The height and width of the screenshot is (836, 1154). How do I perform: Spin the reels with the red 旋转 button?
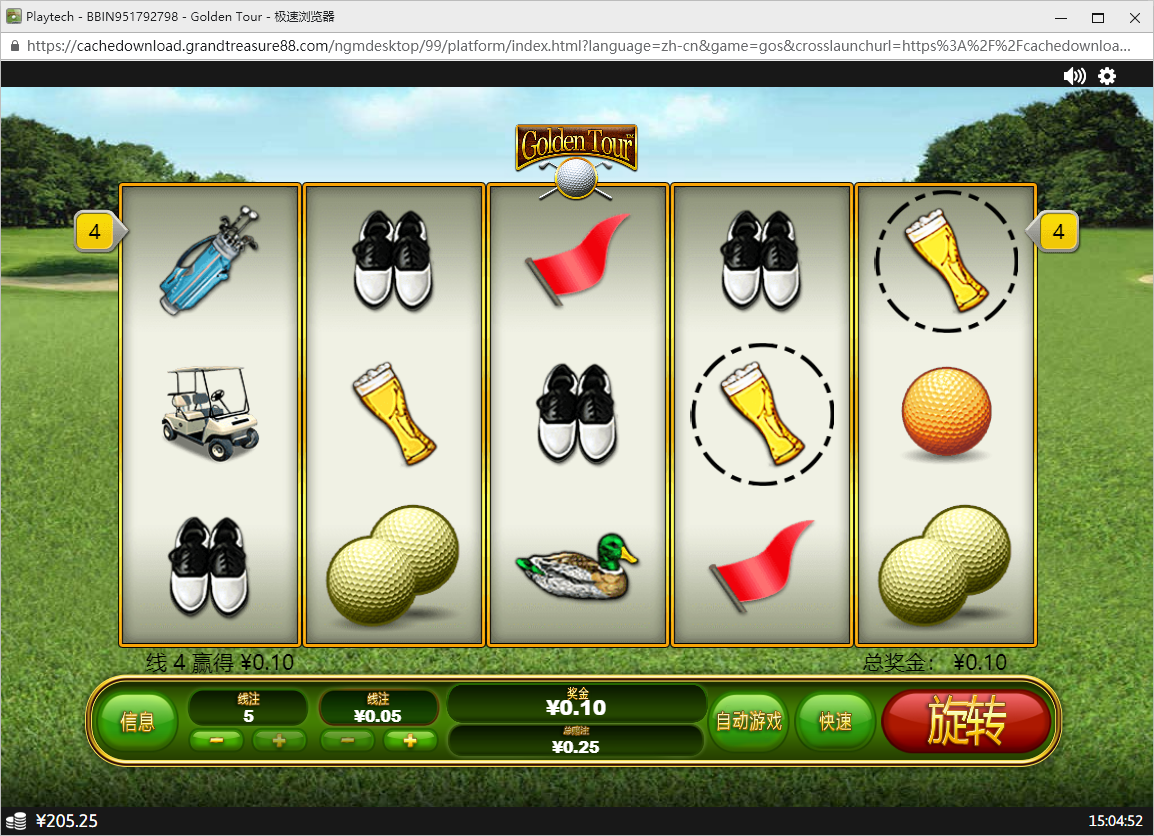(x=966, y=722)
